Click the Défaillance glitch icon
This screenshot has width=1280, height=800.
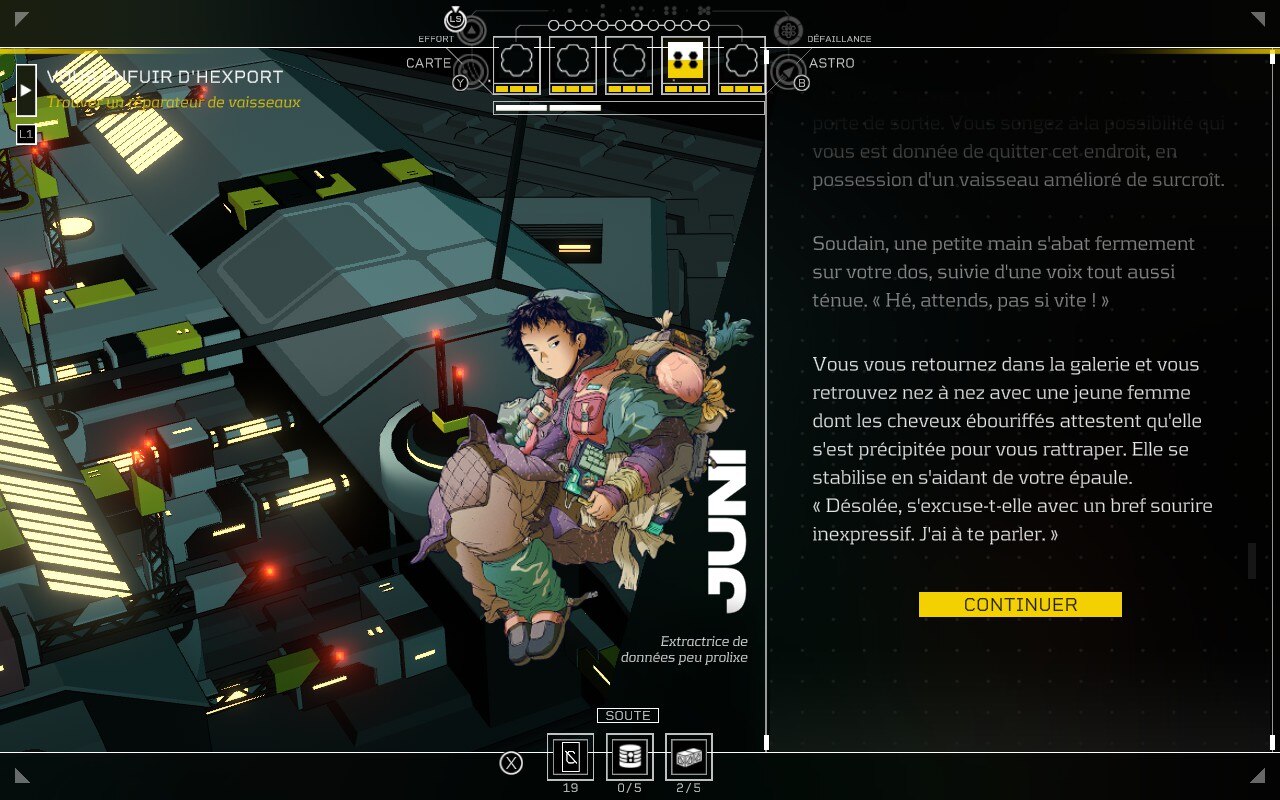pos(788,30)
